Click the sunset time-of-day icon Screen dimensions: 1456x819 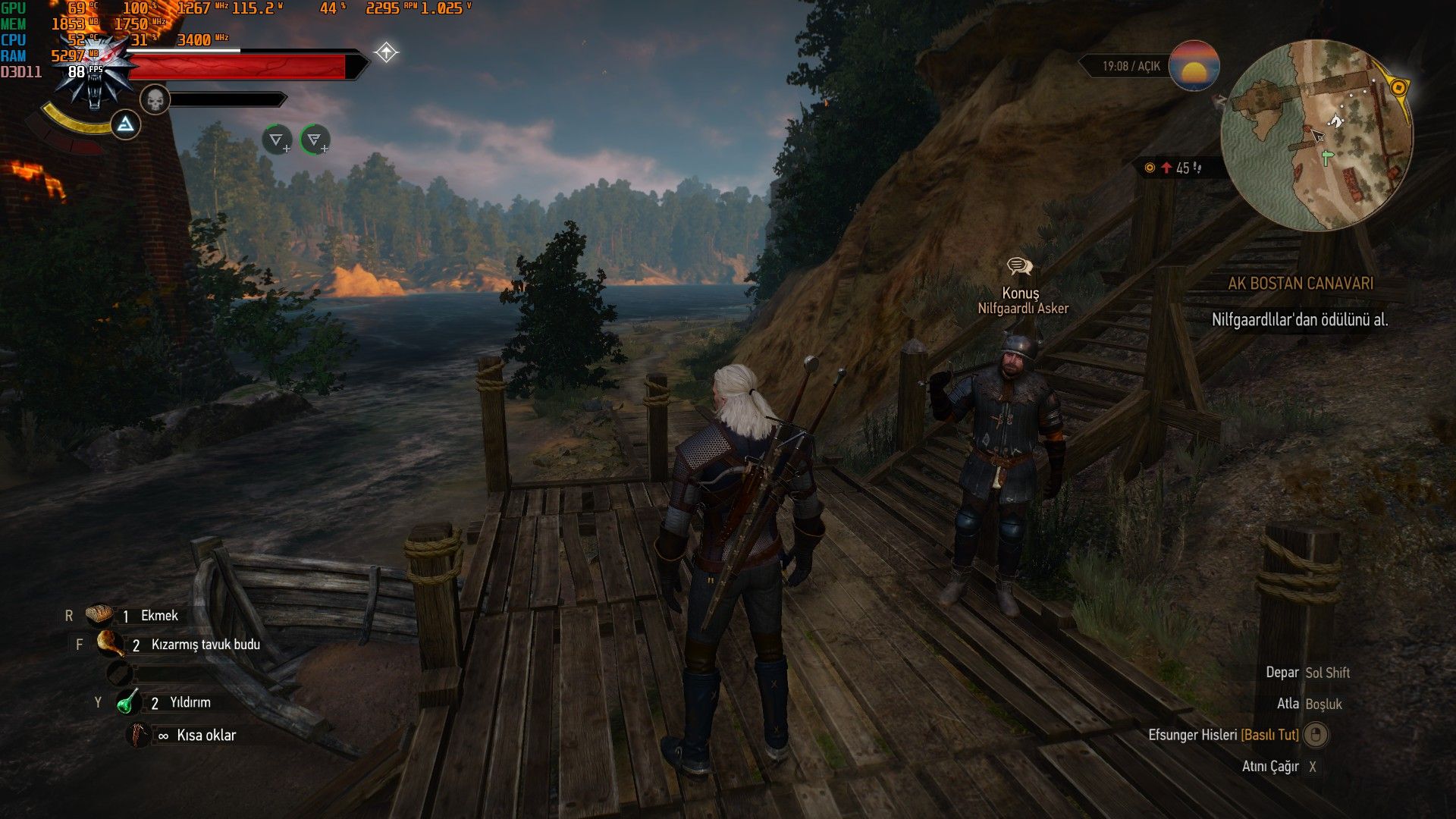click(1194, 66)
